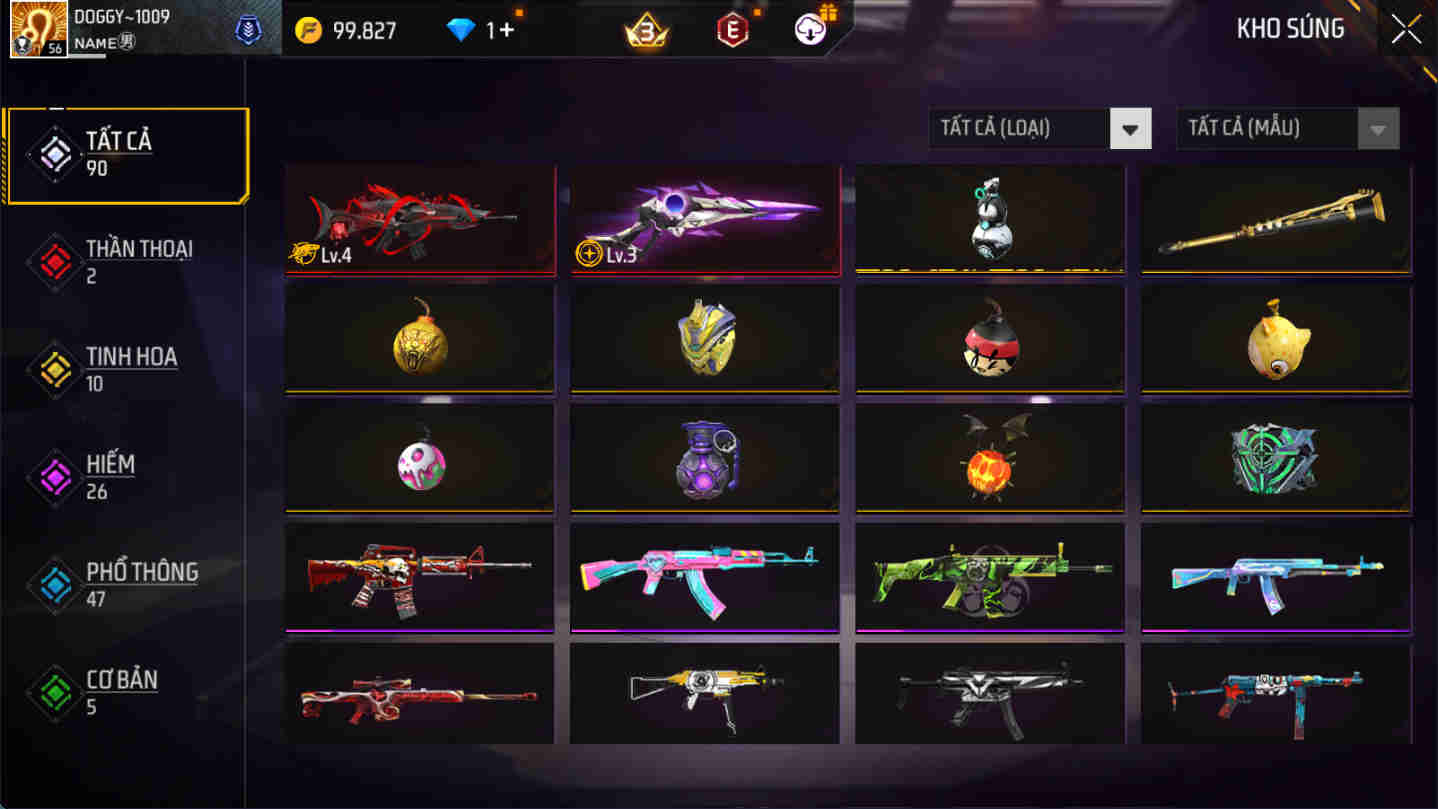This screenshot has width=1438, height=809.
Task: Select the blue PHỔ THÔNG rarity icon
Action: coord(57,584)
